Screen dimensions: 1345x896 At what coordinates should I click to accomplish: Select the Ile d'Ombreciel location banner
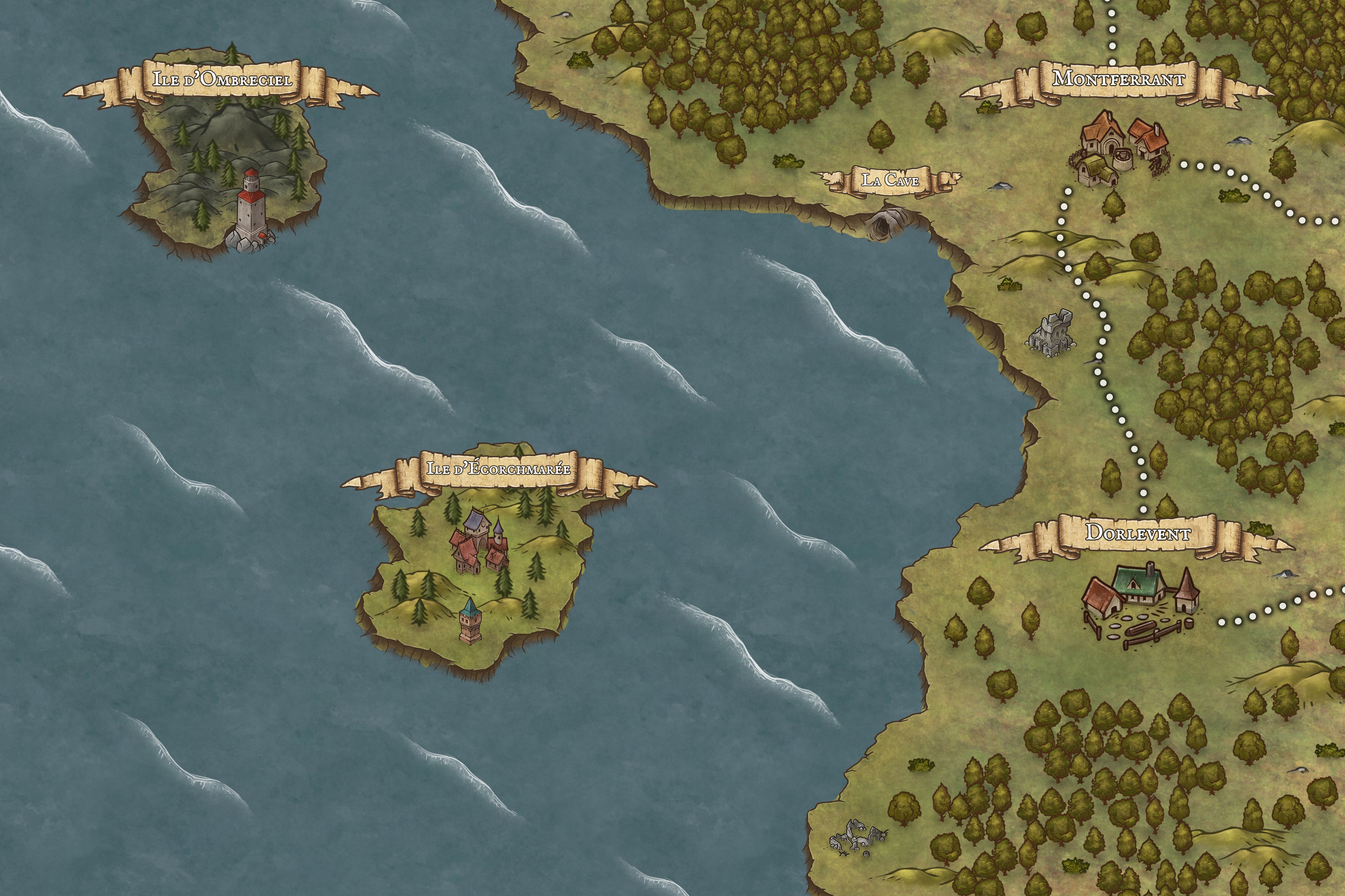coord(222,79)
